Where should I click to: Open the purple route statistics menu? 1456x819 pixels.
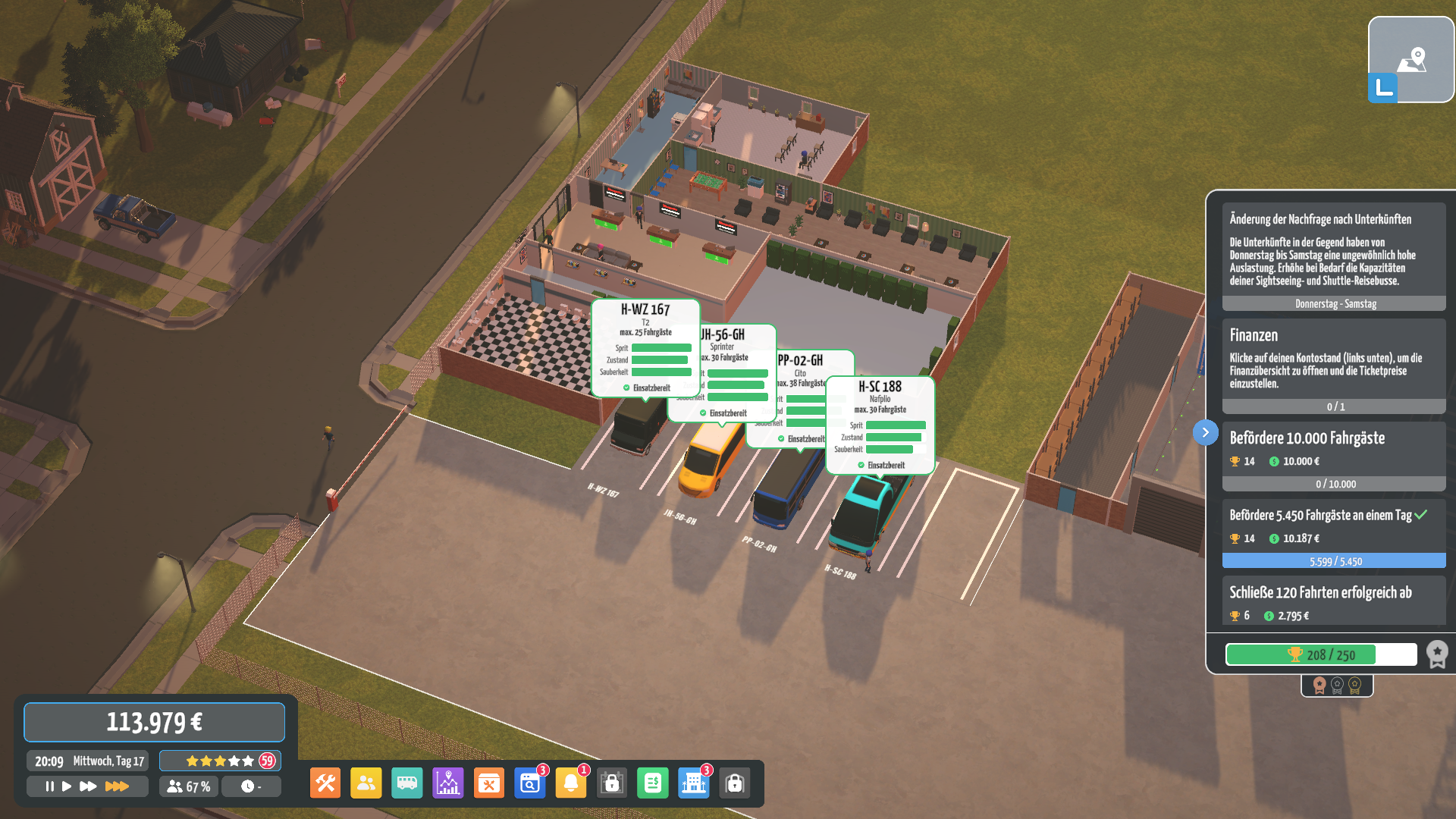(448, 783)
